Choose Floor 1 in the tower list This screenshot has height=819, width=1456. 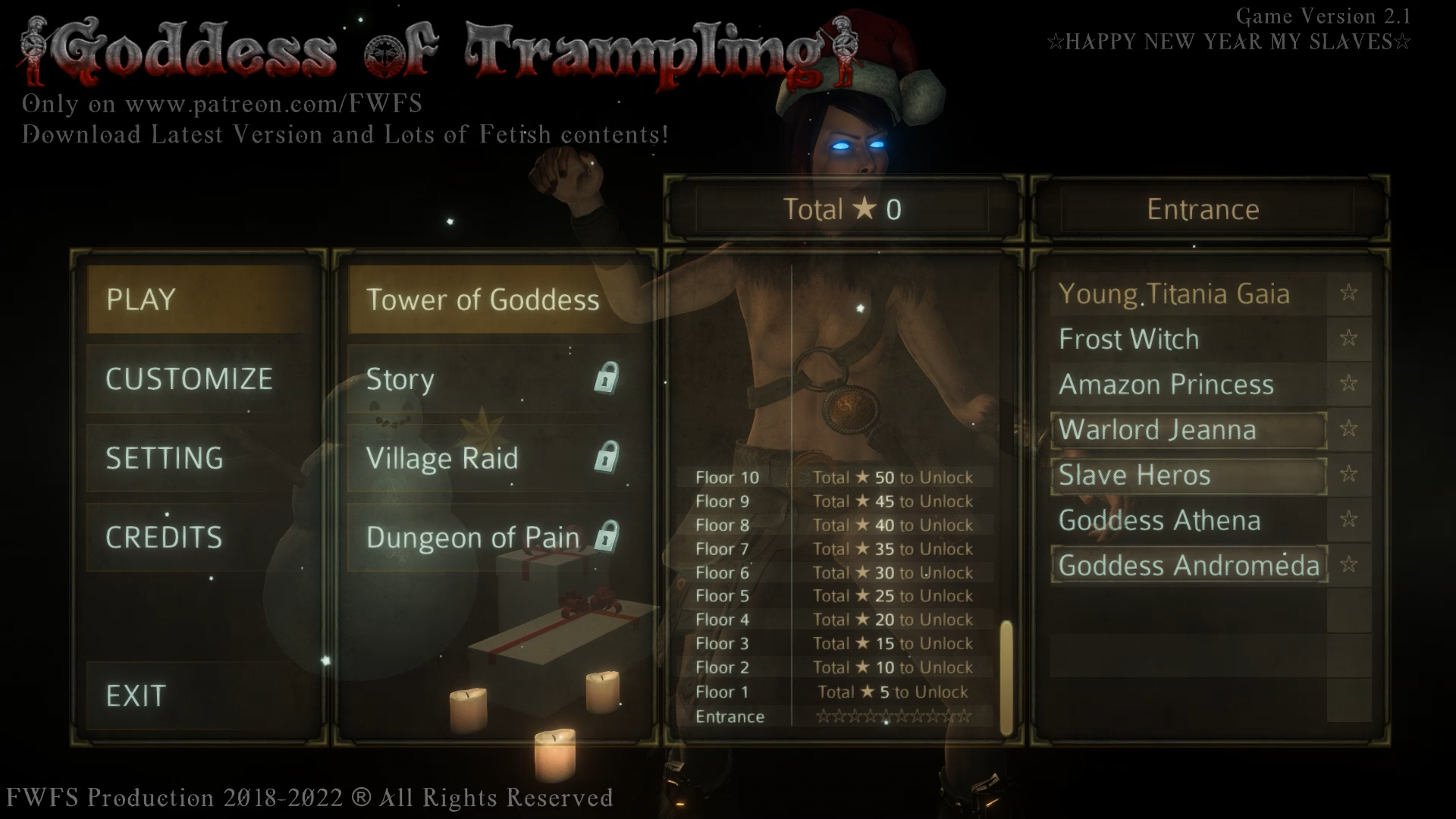(834, 692)
